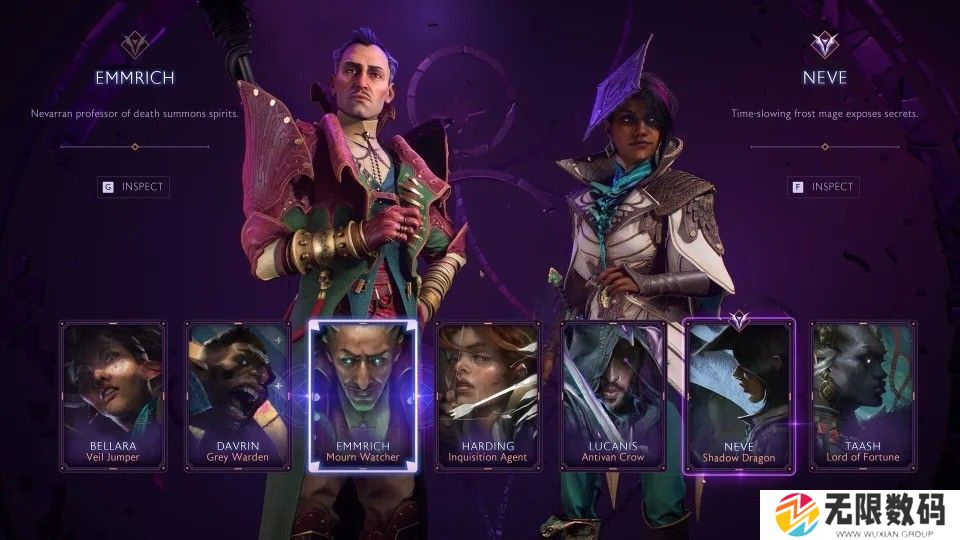Choose the Davrin Grey Warden card
This screenshot has height=540, width=960.
pos(238,395)
